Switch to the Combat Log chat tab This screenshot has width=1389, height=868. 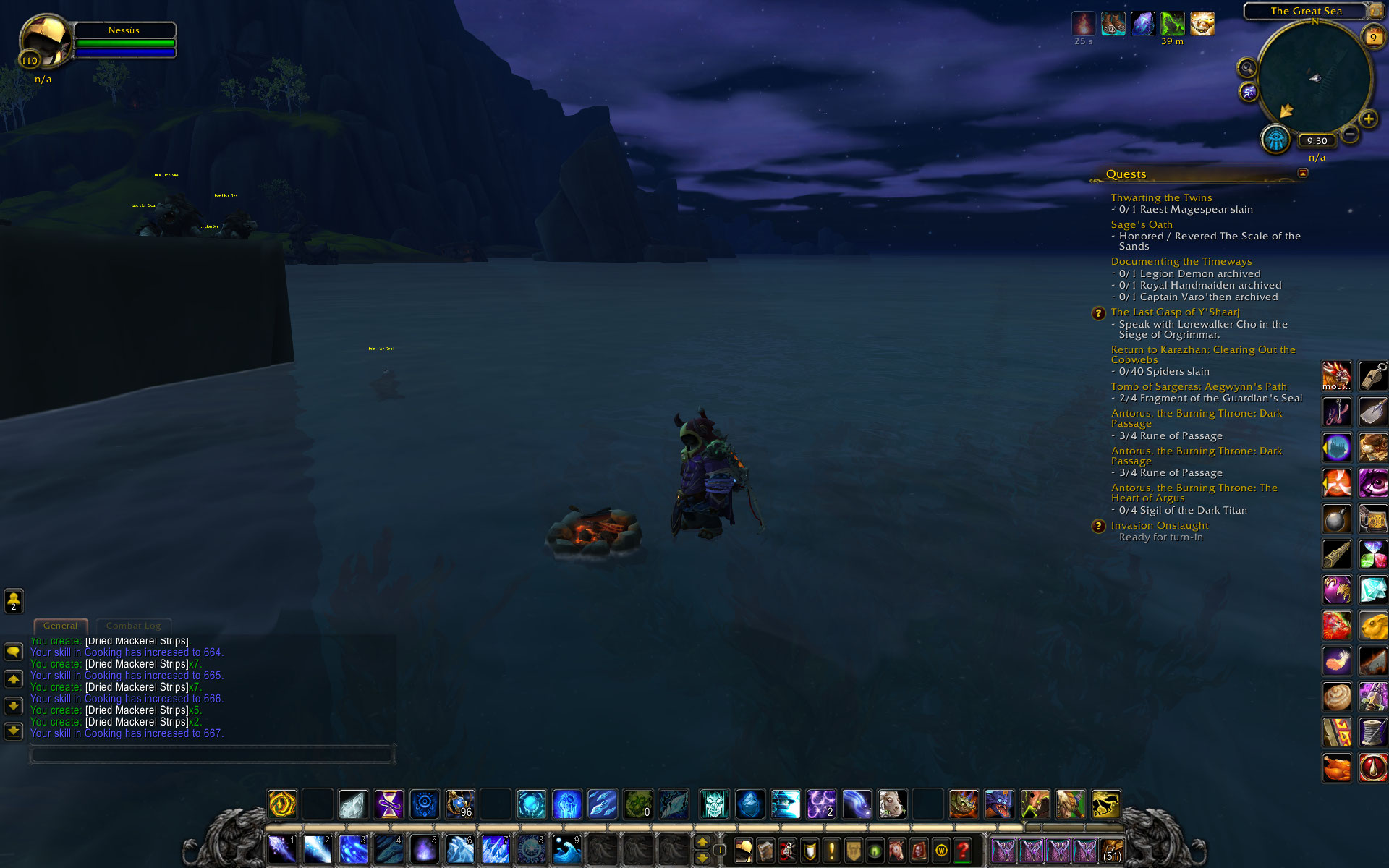134,626
